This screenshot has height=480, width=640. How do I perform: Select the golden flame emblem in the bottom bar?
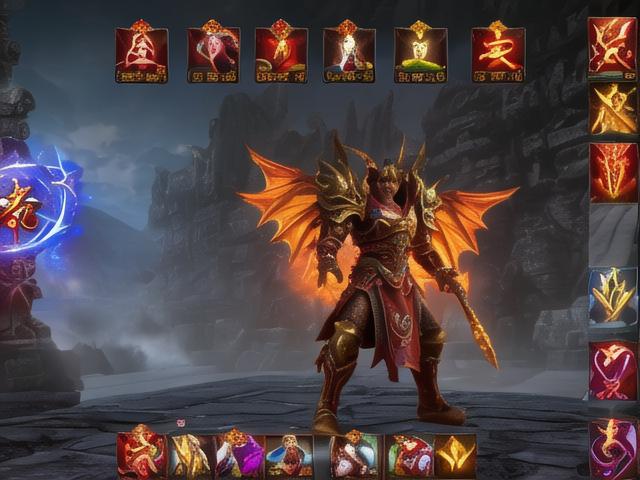click(x=455, y=456)
